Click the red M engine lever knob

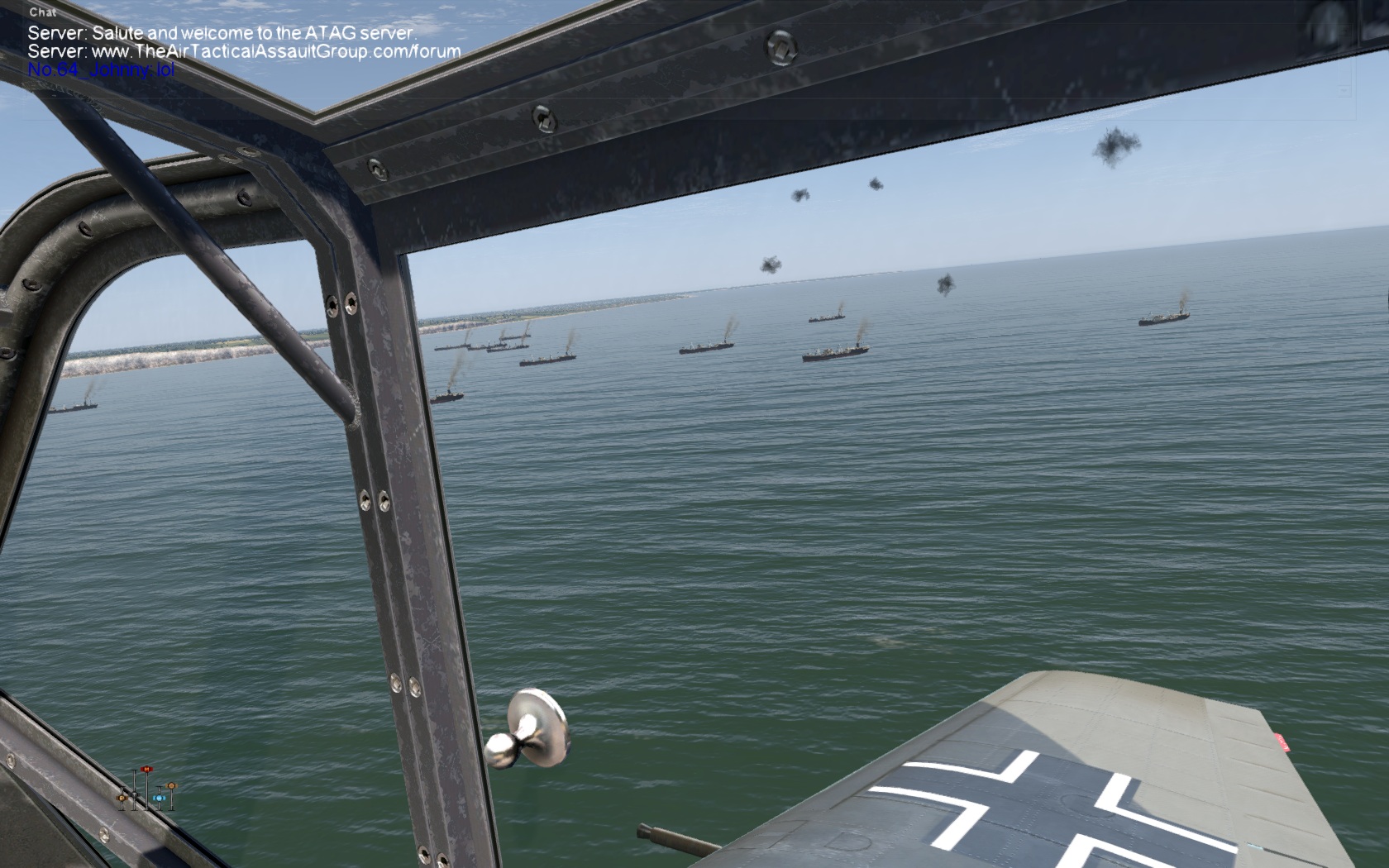click(x=146, y=770)
